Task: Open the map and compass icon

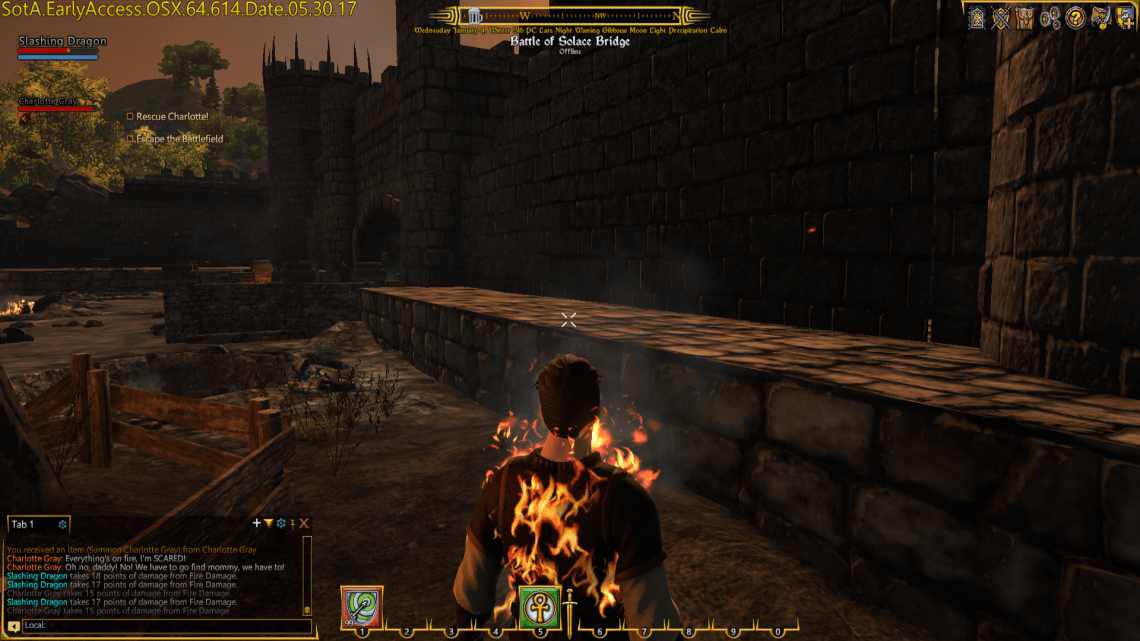Action: click(x=1100, y=17)
